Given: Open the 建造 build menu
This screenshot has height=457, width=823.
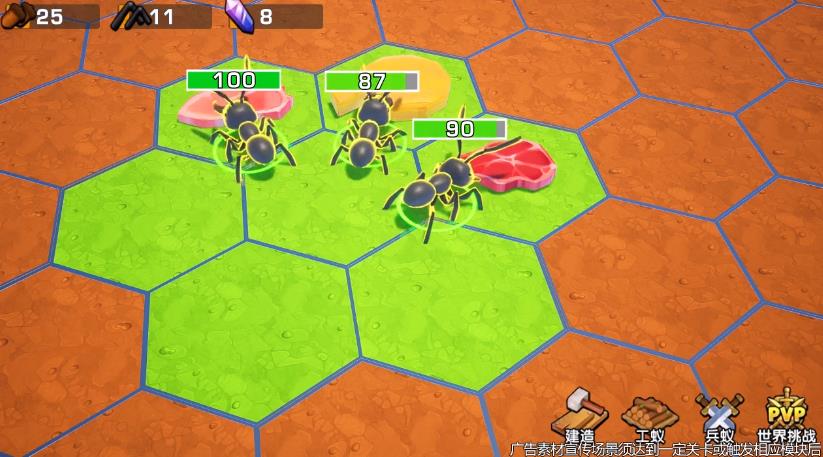Looking at the screenshot, I should pyautogui.click(x=579, y=414).
